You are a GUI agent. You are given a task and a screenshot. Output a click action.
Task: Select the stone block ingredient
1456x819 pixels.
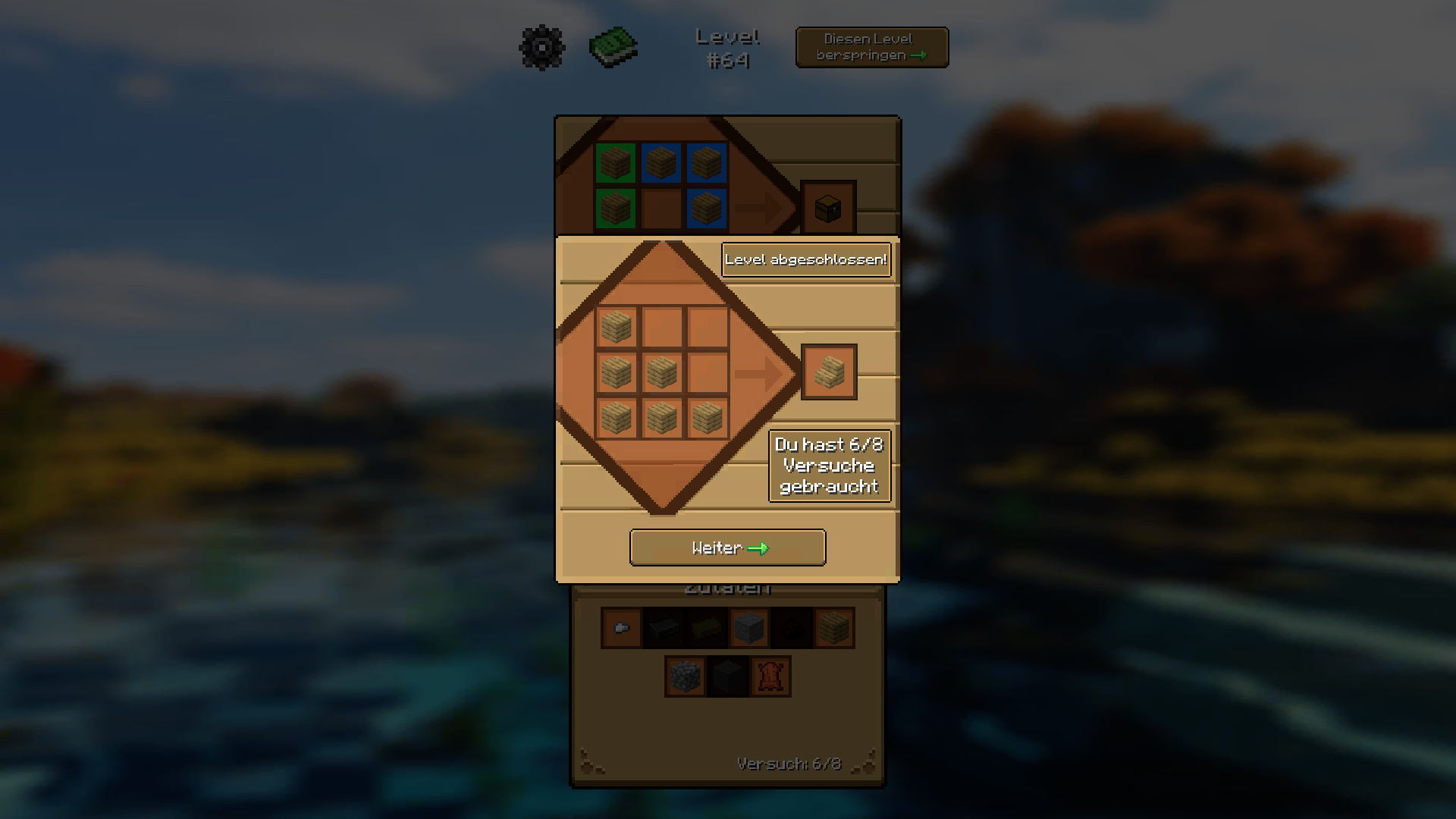click(x=748, y=627)
